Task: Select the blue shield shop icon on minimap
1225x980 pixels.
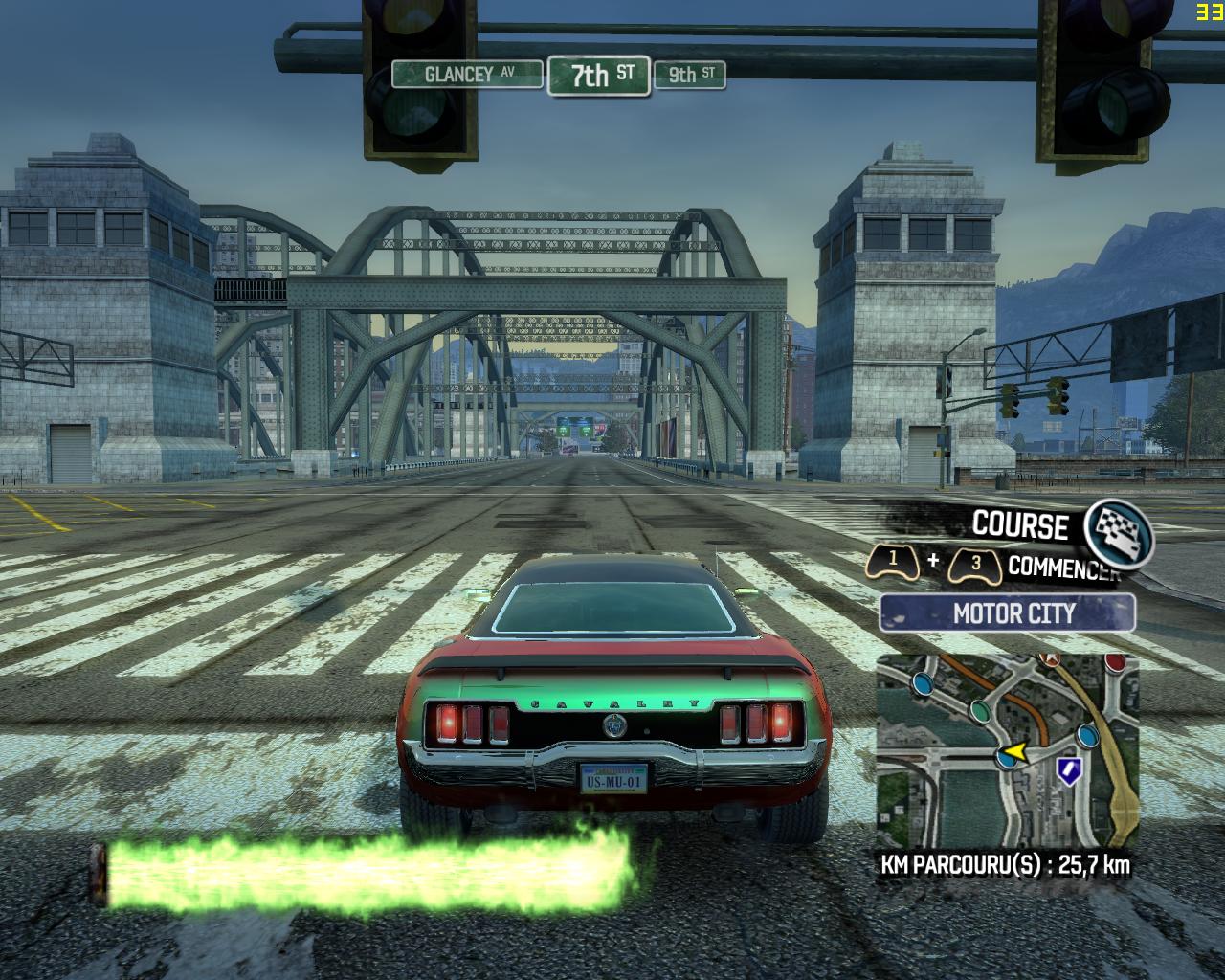Action: tap(1069, 771)
